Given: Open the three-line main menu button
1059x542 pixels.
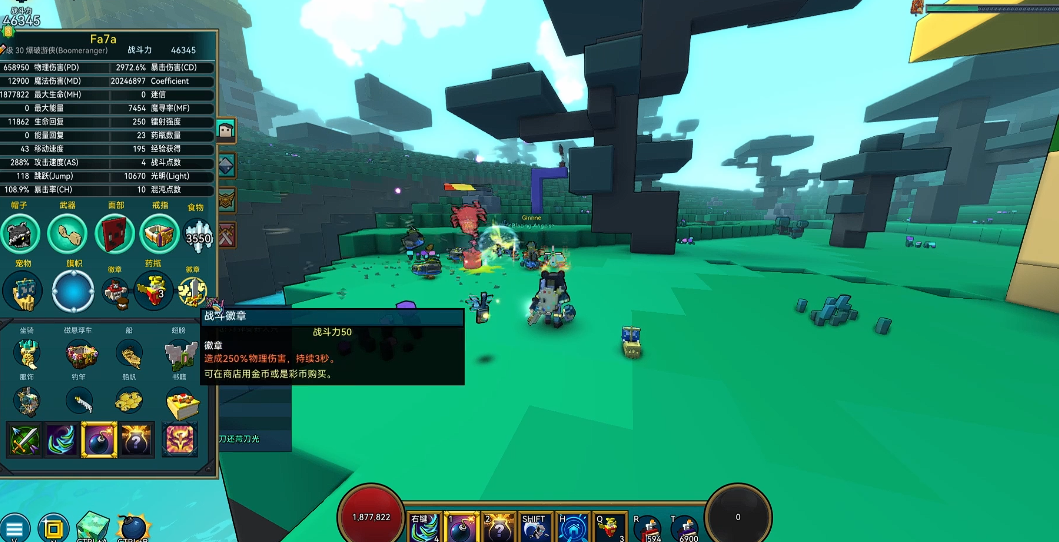Looking at the screenshot, I should (x=14, y=528).
